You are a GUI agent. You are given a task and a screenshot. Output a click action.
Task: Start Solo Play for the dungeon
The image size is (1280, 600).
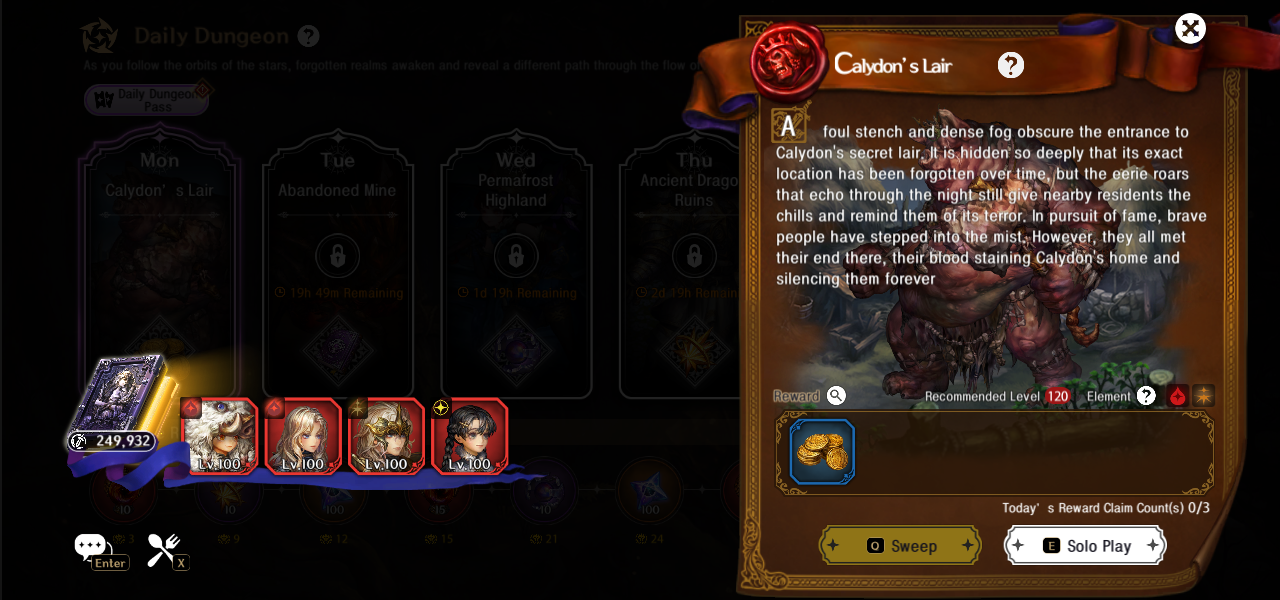1085,546
